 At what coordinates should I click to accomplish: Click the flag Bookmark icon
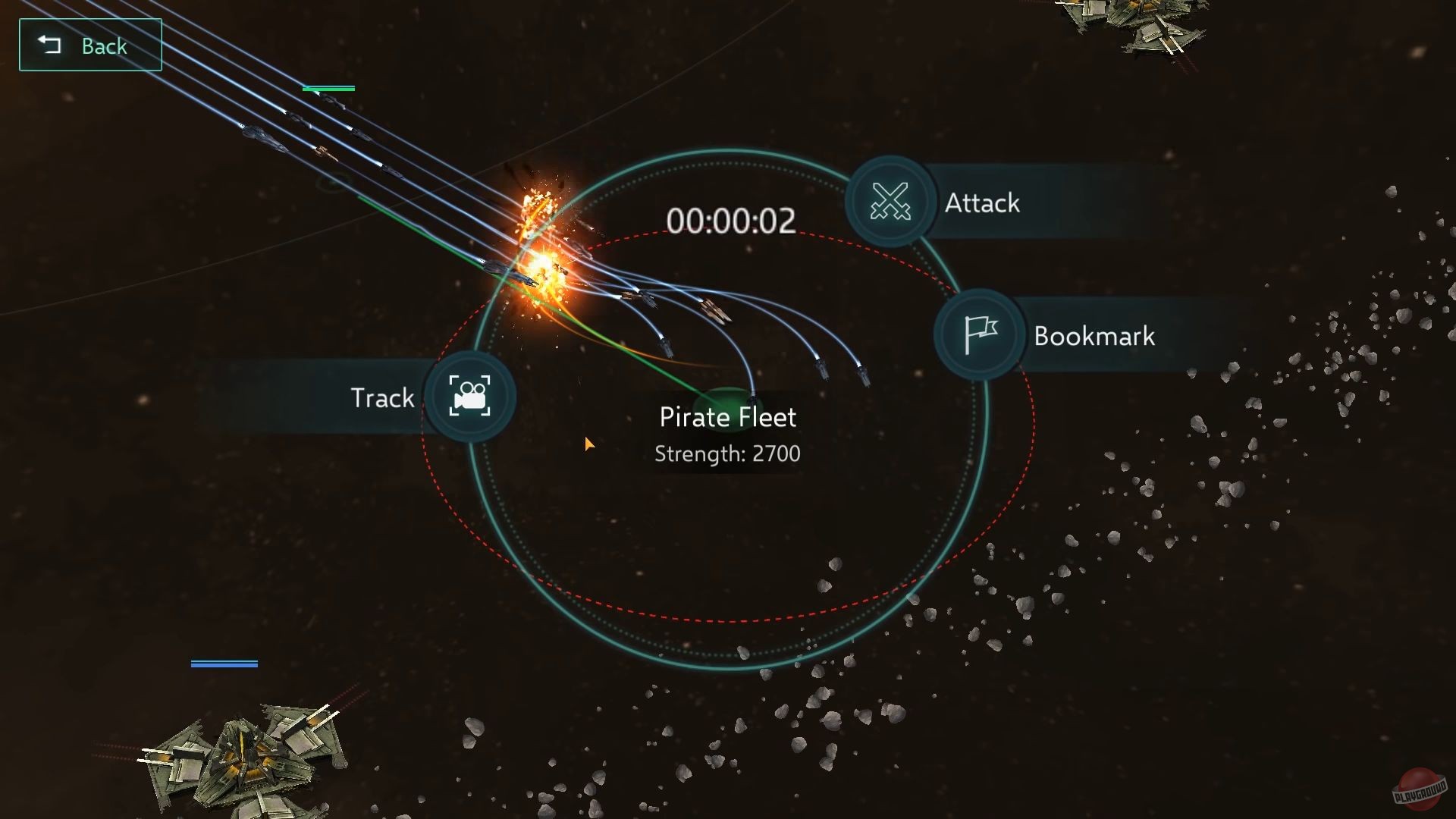point(978,334)
